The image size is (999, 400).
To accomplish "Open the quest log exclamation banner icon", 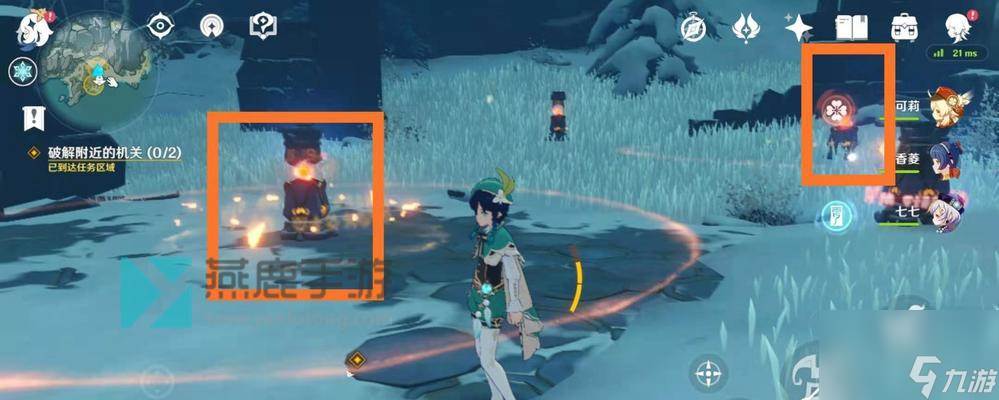I will tap(33, 118).
